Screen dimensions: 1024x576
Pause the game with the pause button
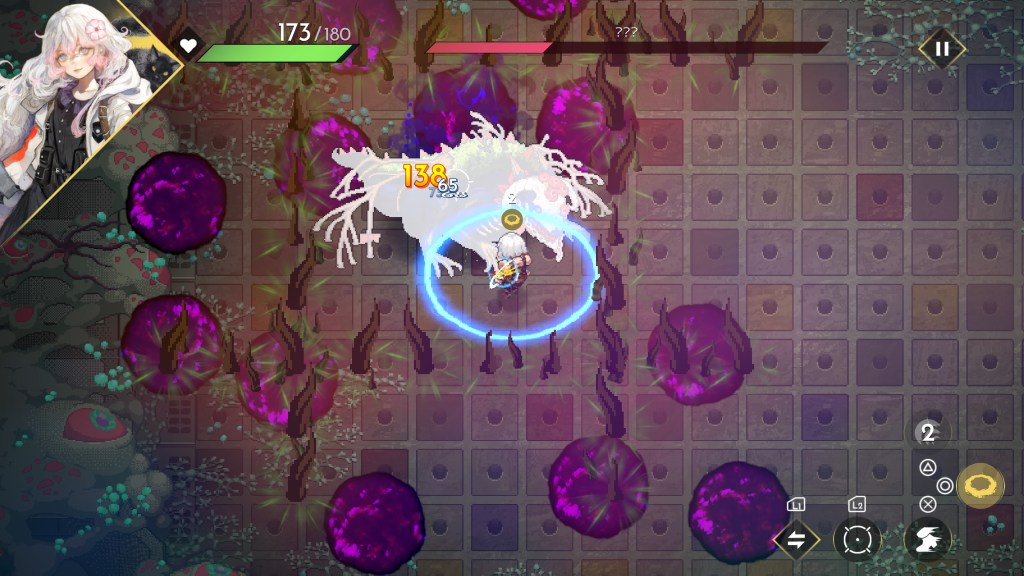pos(941,48)
